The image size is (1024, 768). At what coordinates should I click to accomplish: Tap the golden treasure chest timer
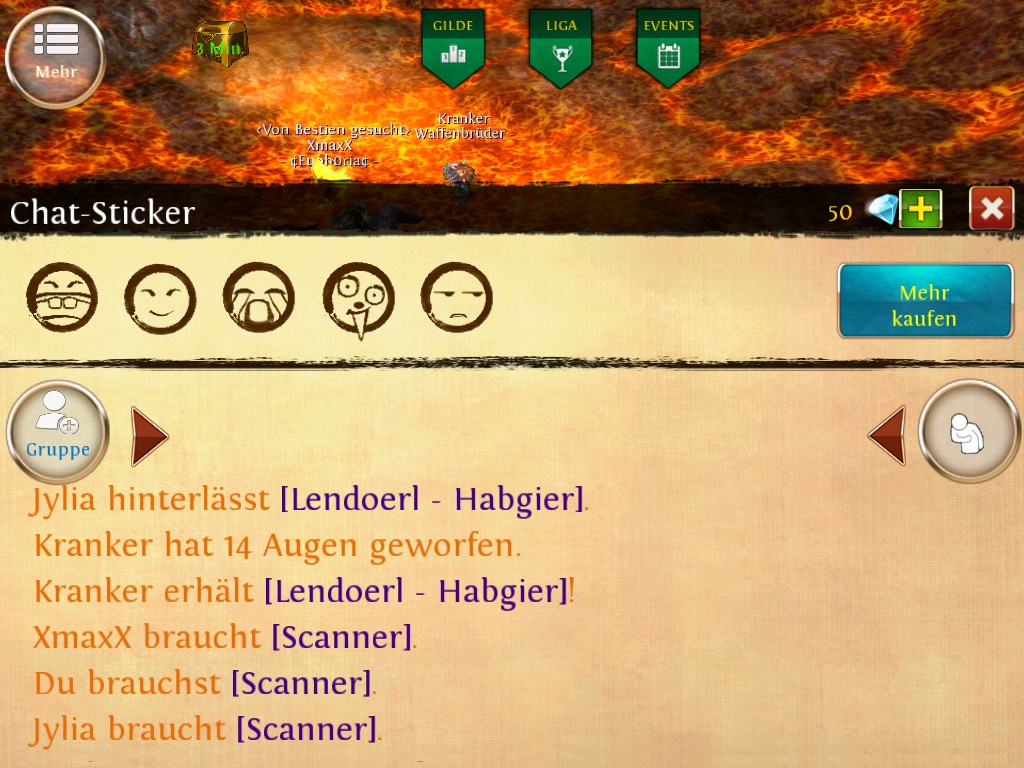(219, 43)
